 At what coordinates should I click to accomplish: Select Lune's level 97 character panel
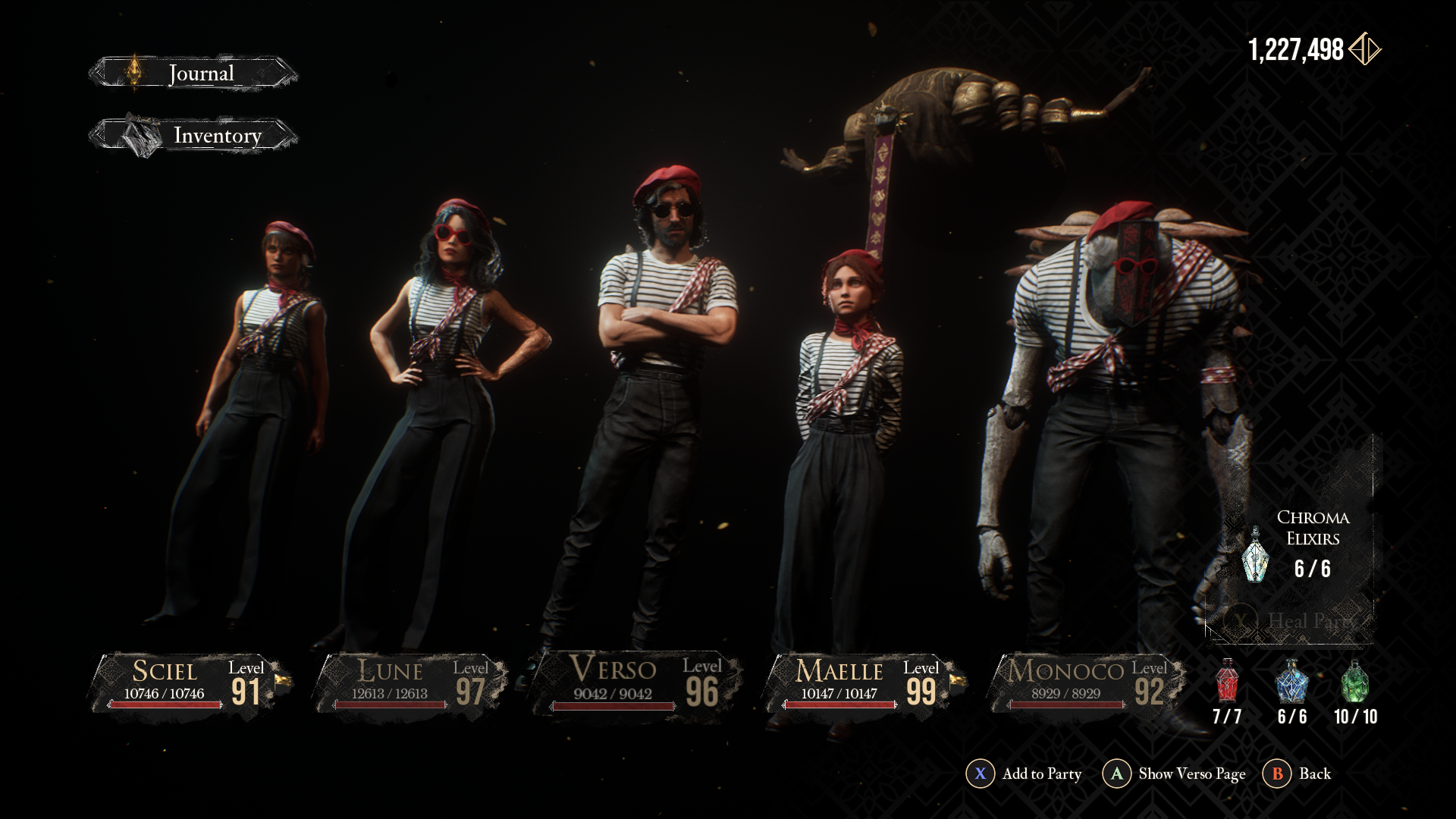click(x=413, y=684)
